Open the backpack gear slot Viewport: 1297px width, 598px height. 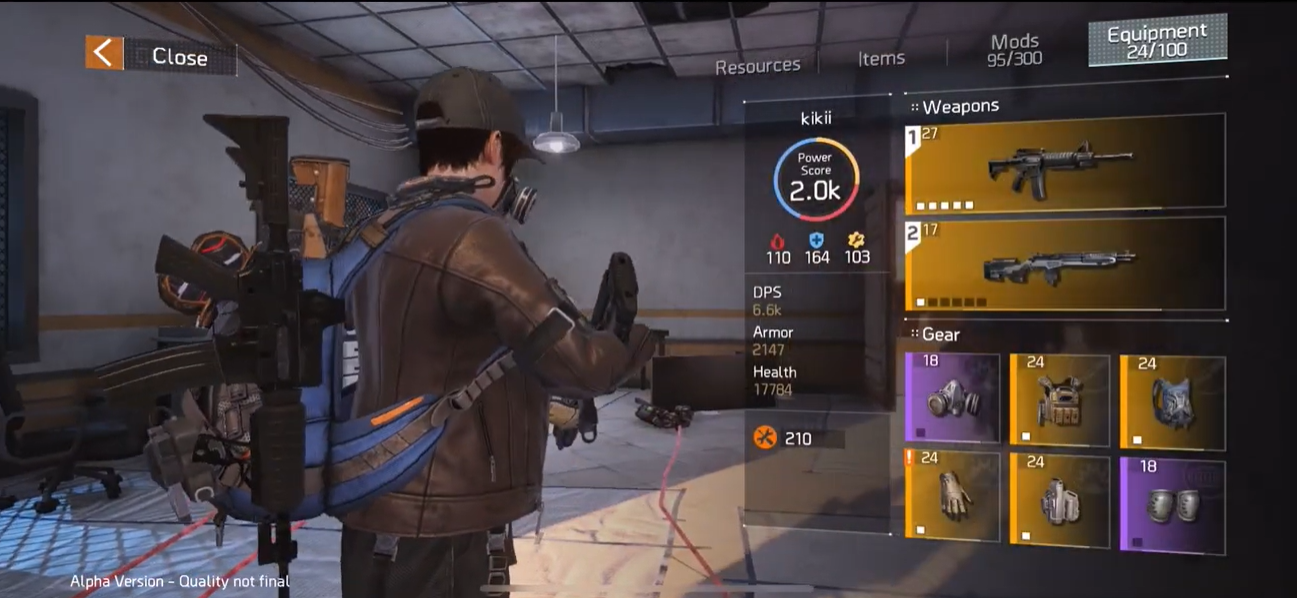point(1172,400)
